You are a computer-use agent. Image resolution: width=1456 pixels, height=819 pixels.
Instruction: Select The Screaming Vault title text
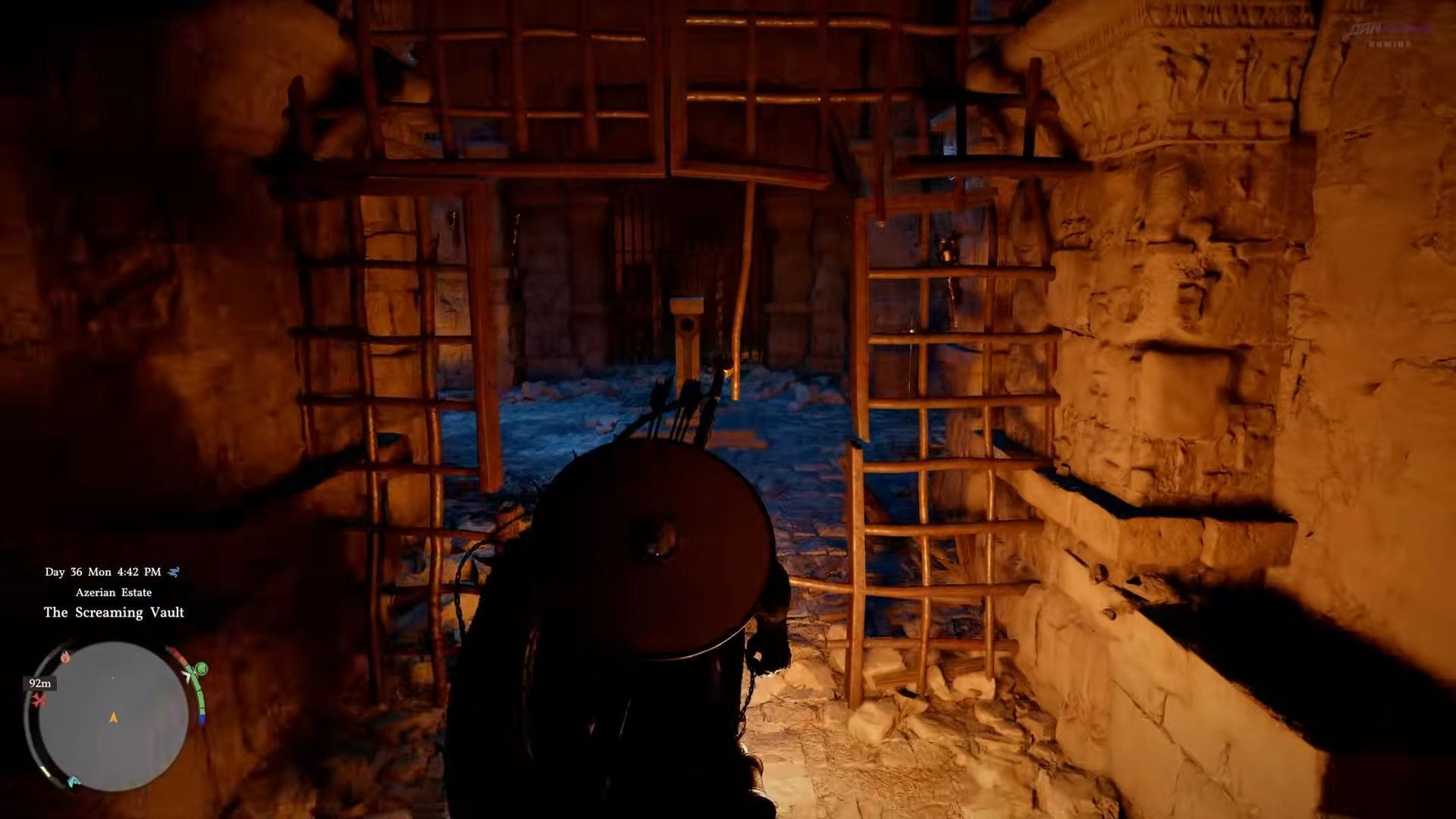pyautogui.click(x=113, y=612)
